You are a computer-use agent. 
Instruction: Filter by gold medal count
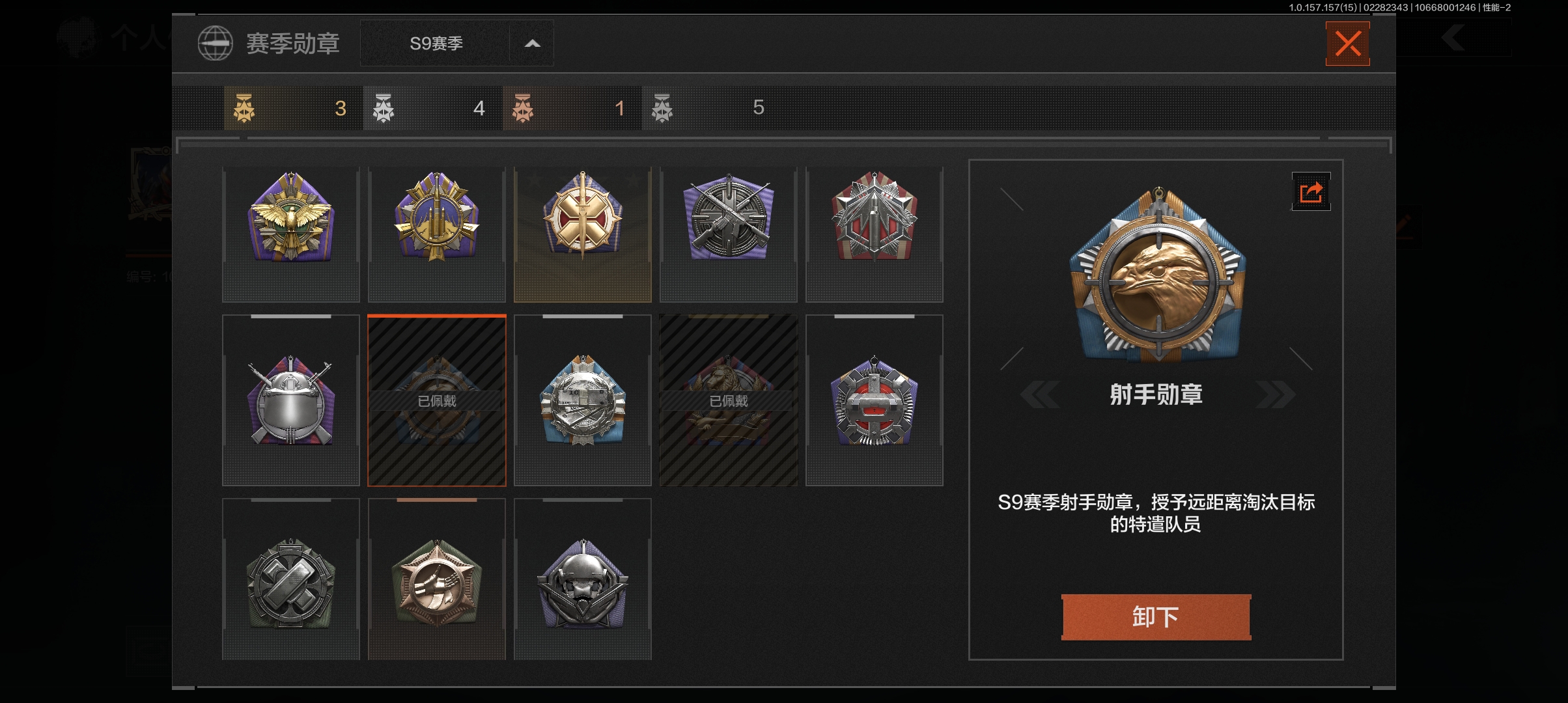[293, 108]
